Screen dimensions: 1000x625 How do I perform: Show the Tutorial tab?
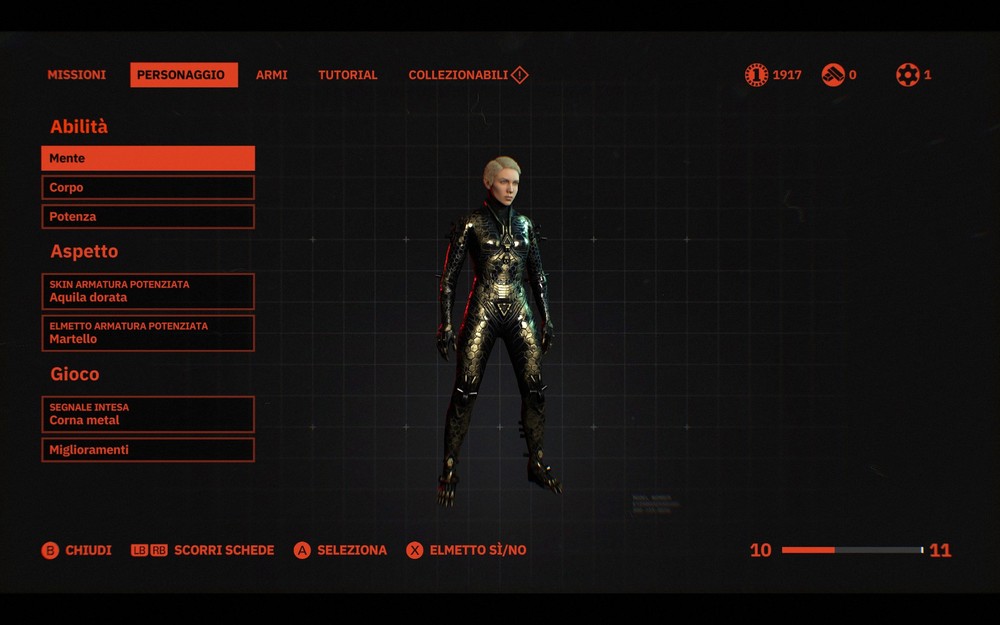point(347,75)
